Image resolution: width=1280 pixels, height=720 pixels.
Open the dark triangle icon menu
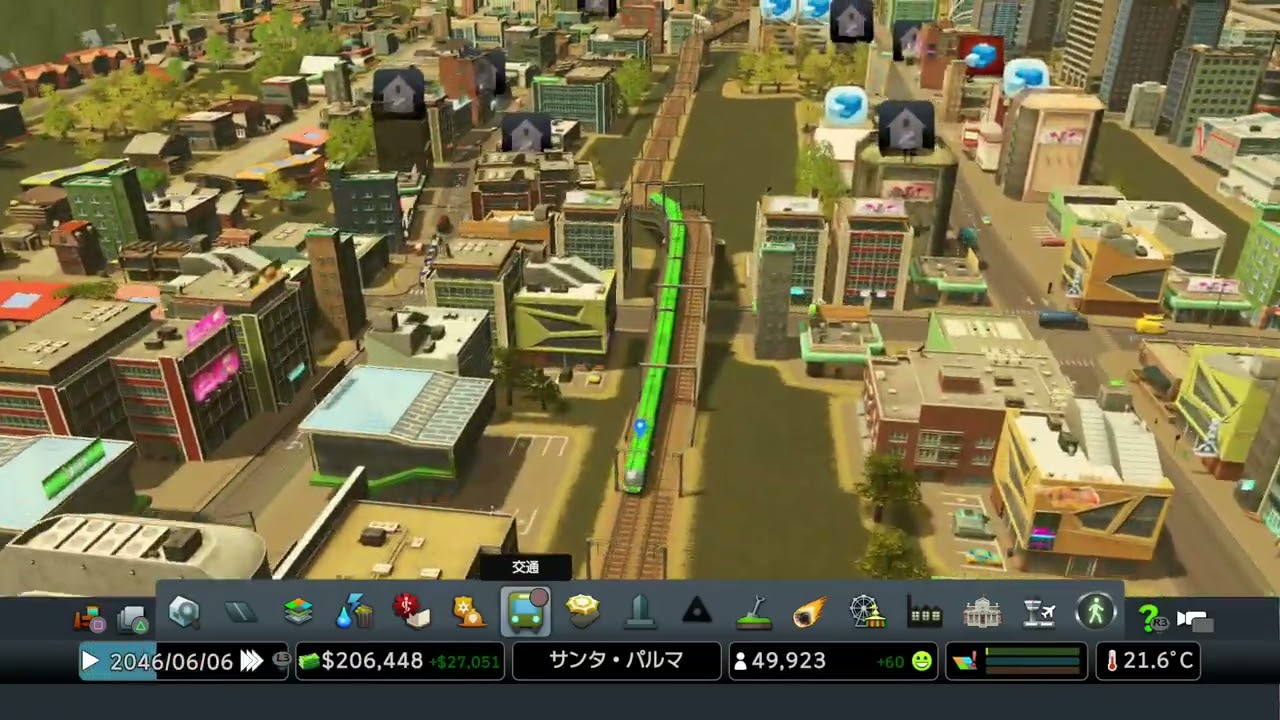697,612
